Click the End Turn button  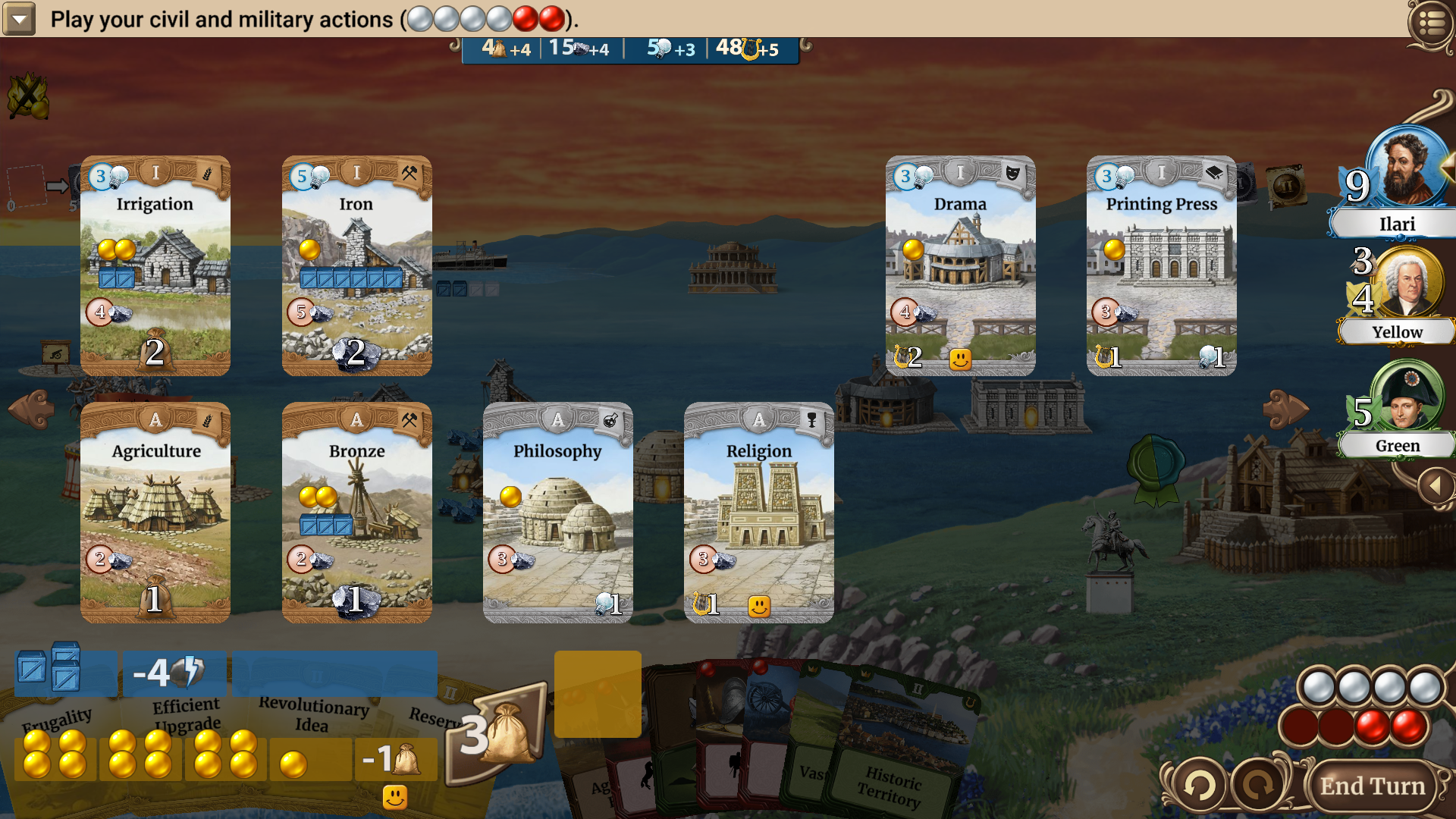click(x=1372, y=786)
